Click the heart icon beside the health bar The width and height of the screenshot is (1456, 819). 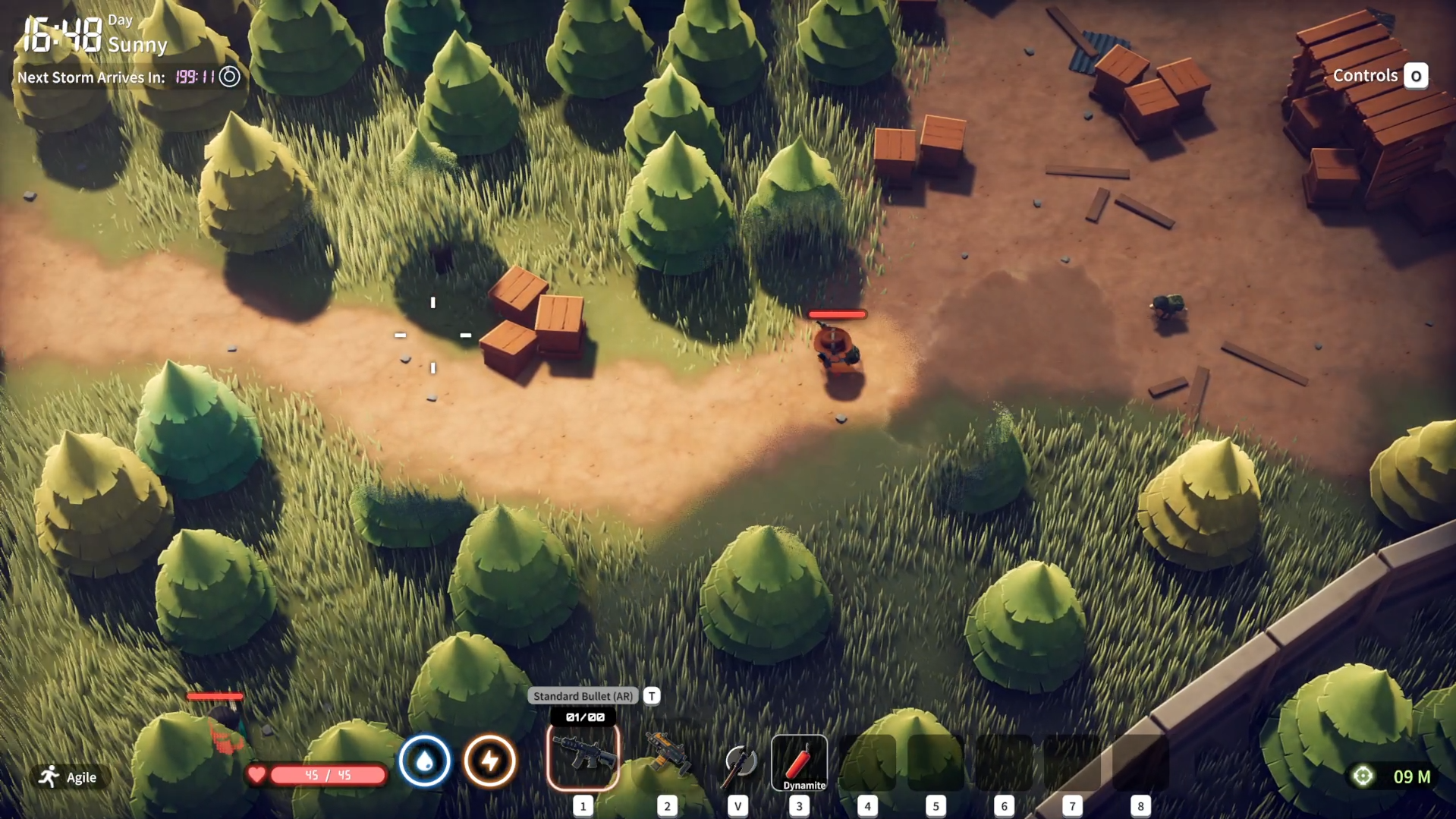[x=257, y=775]
